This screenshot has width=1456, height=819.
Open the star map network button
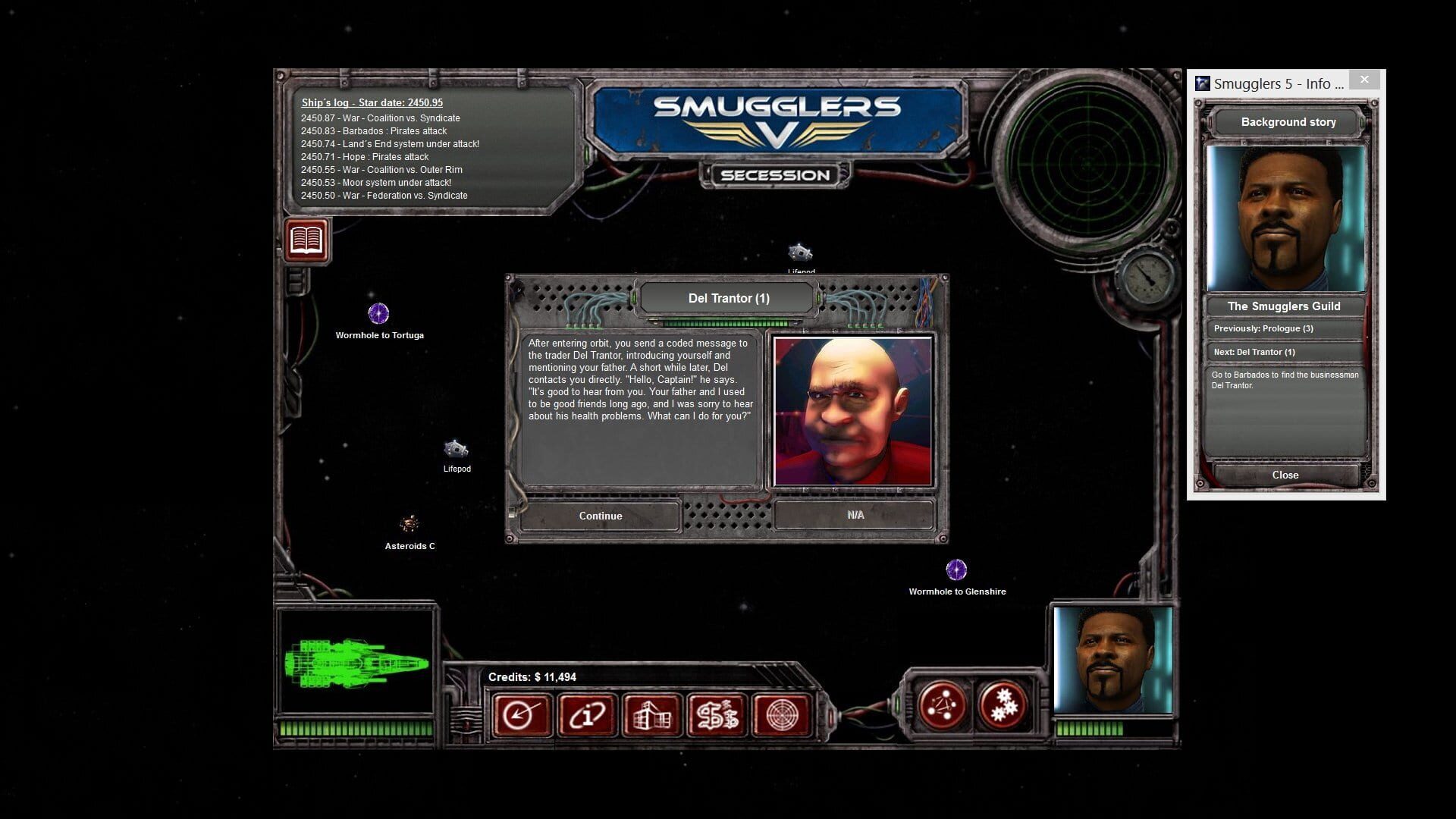(943, 704)
